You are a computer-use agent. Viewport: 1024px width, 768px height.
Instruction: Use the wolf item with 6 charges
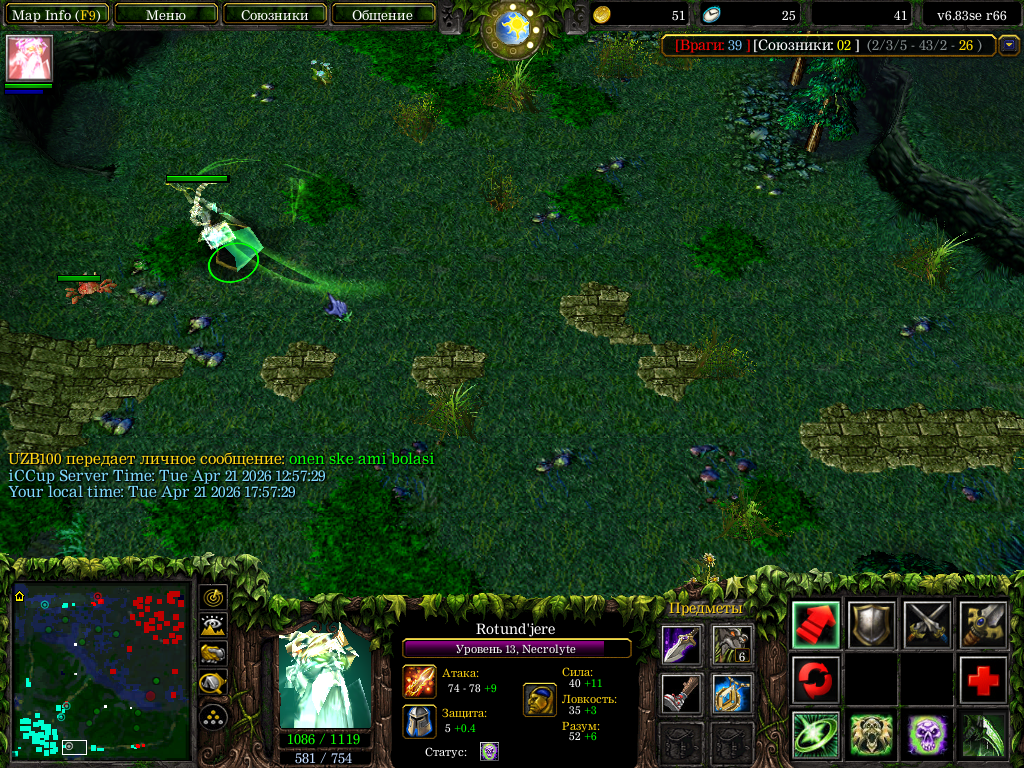point(732,645)
